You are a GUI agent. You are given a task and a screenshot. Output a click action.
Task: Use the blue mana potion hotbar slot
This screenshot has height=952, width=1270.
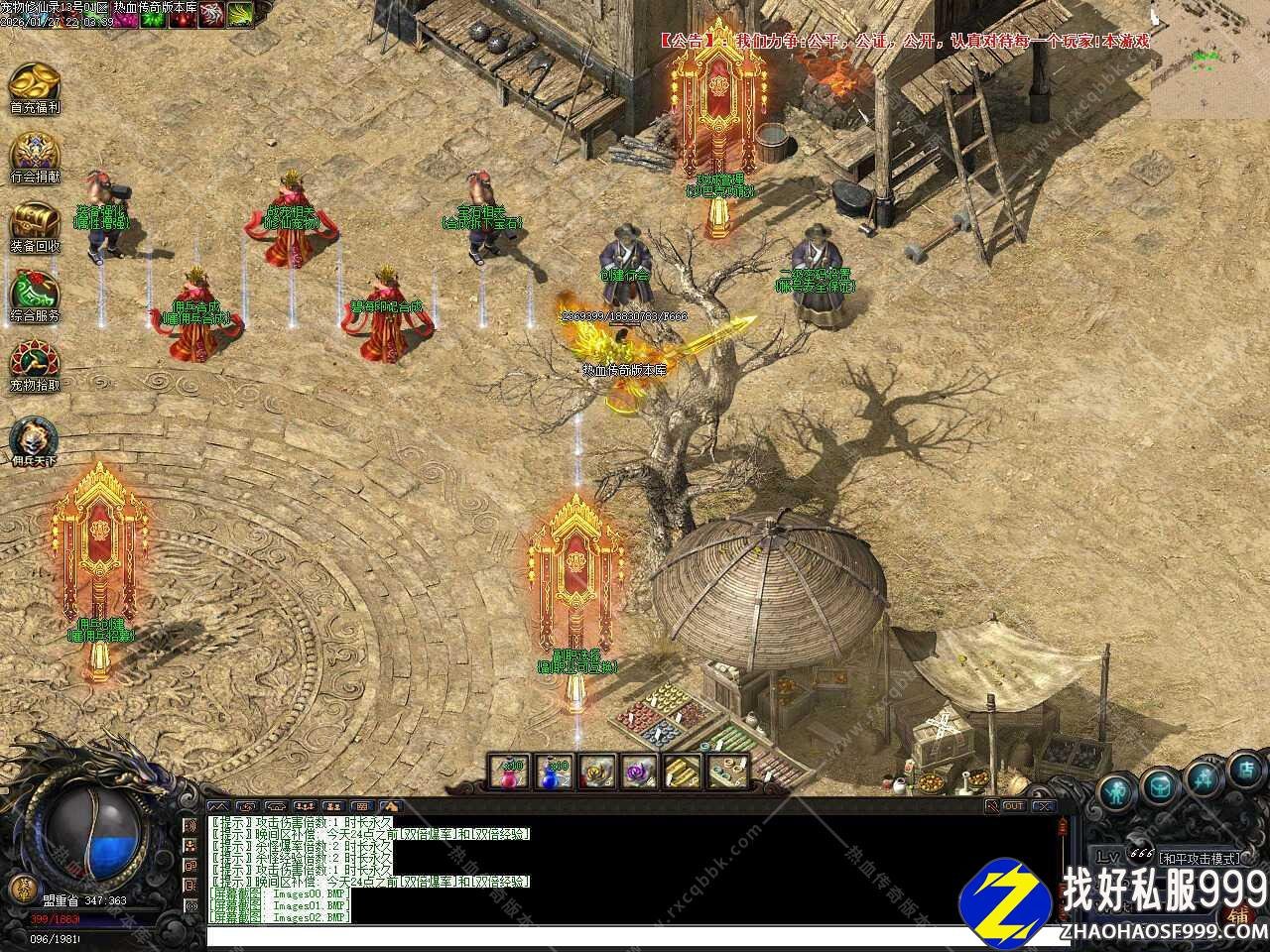[x=553, y=772]
